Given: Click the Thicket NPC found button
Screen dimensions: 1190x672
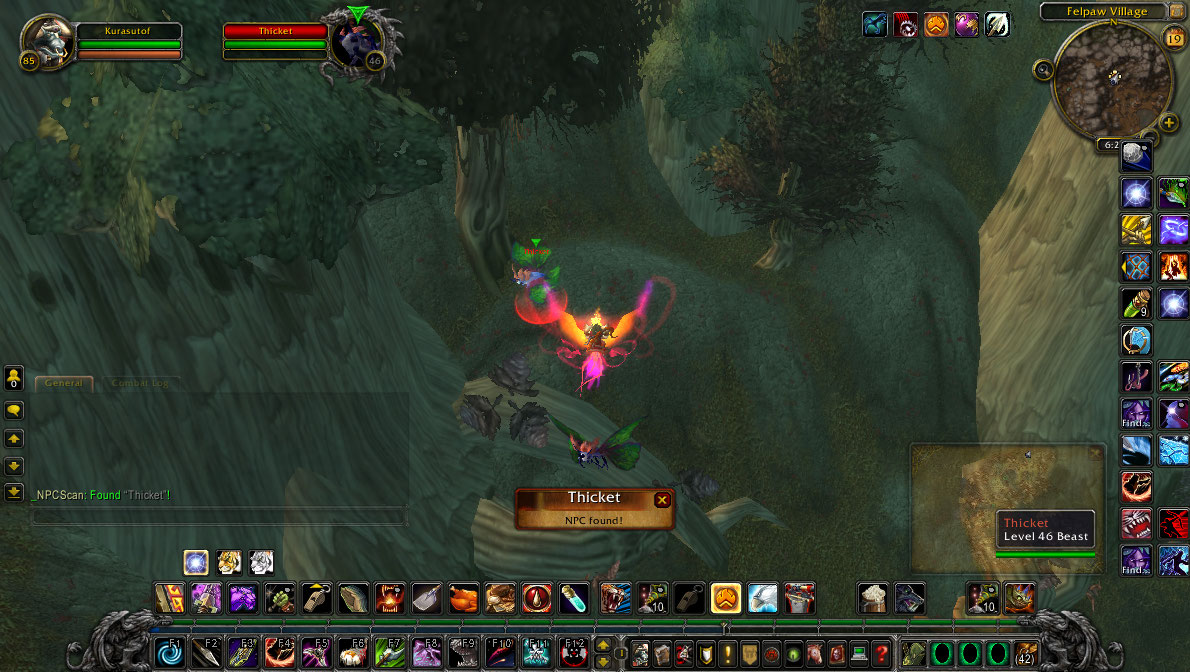Looking at the screenshot, I should (594, 508).
